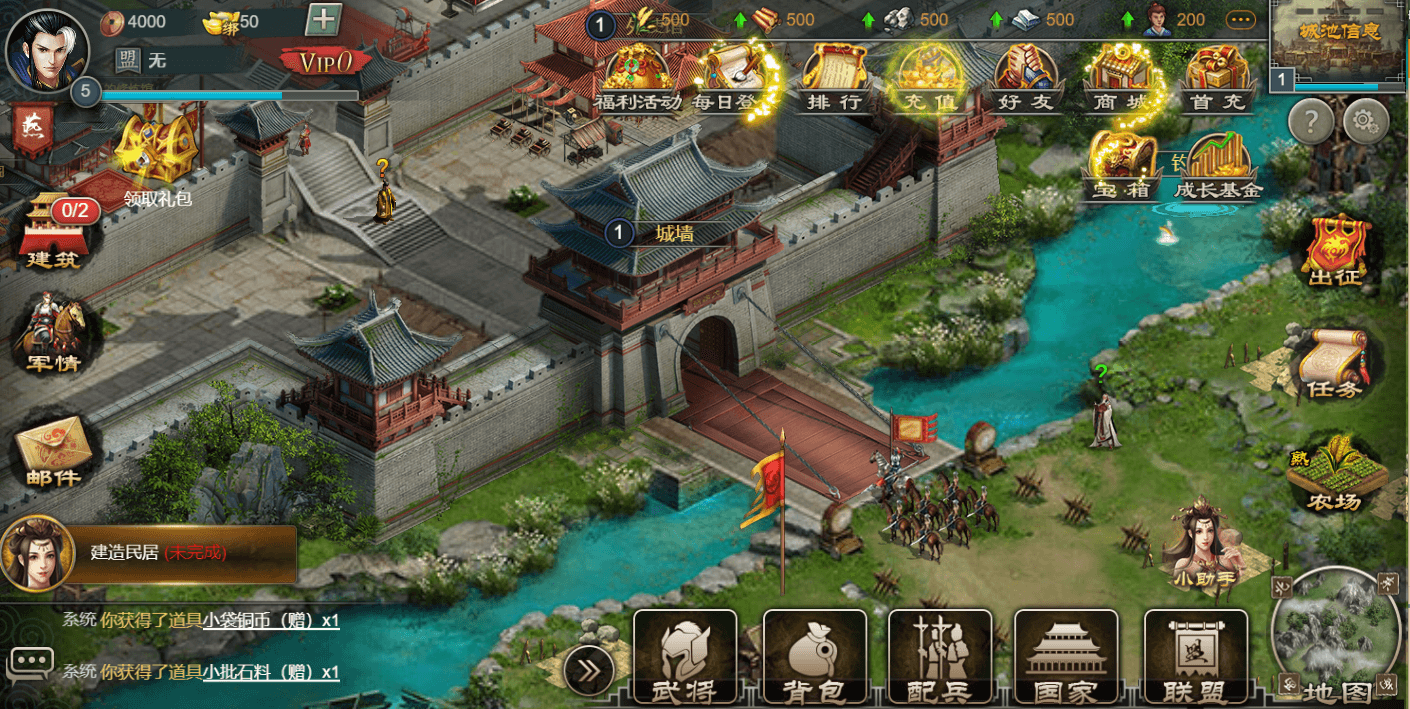The image size is (1410, 709).
Task: Open the gear settings button
Action: click(1366, 122)
